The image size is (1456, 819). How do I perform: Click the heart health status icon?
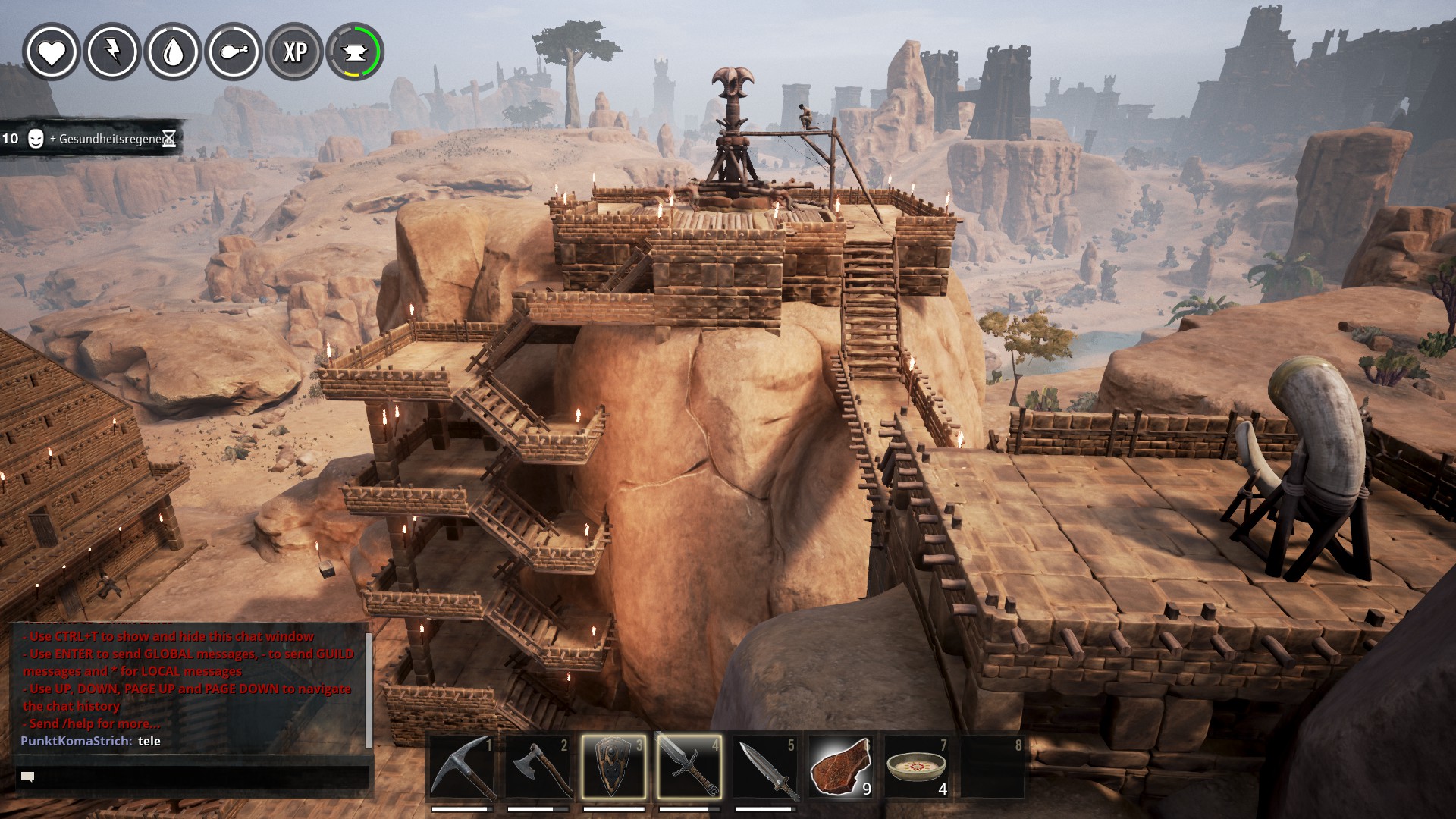click(52, 52)
